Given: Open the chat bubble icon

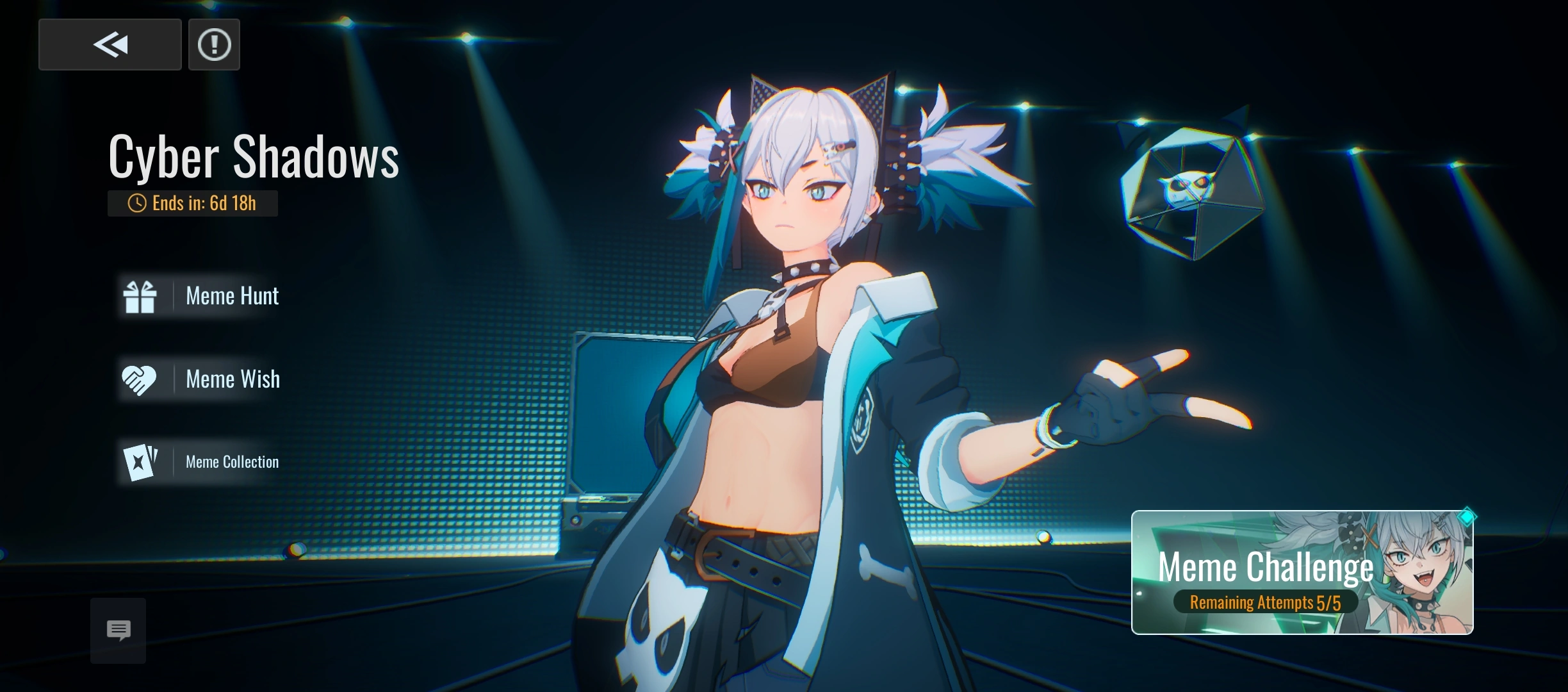Looking at the screenshot, I should point(118,630).
